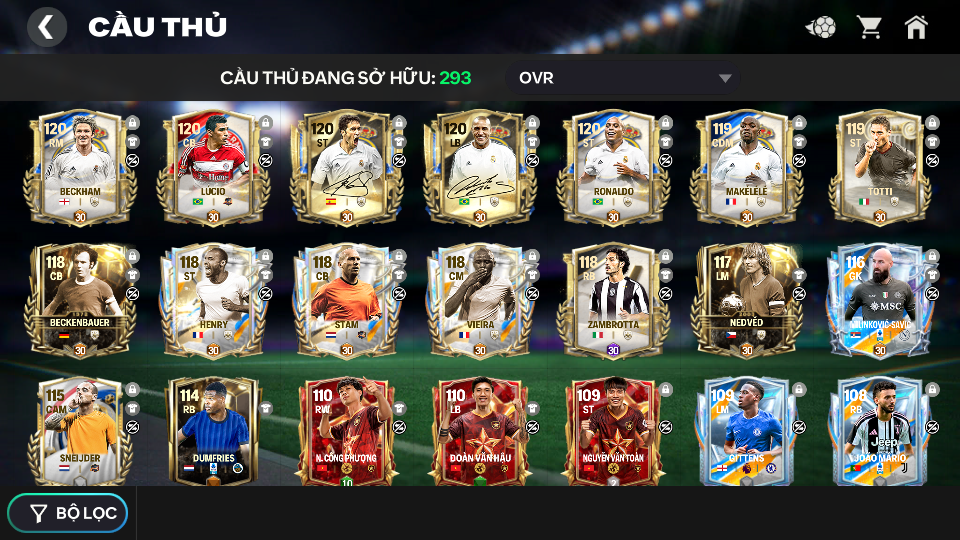The image size is (960, 540).
Task: Expand the OVR sort dropdown
Action: click(x=625, y=78)
